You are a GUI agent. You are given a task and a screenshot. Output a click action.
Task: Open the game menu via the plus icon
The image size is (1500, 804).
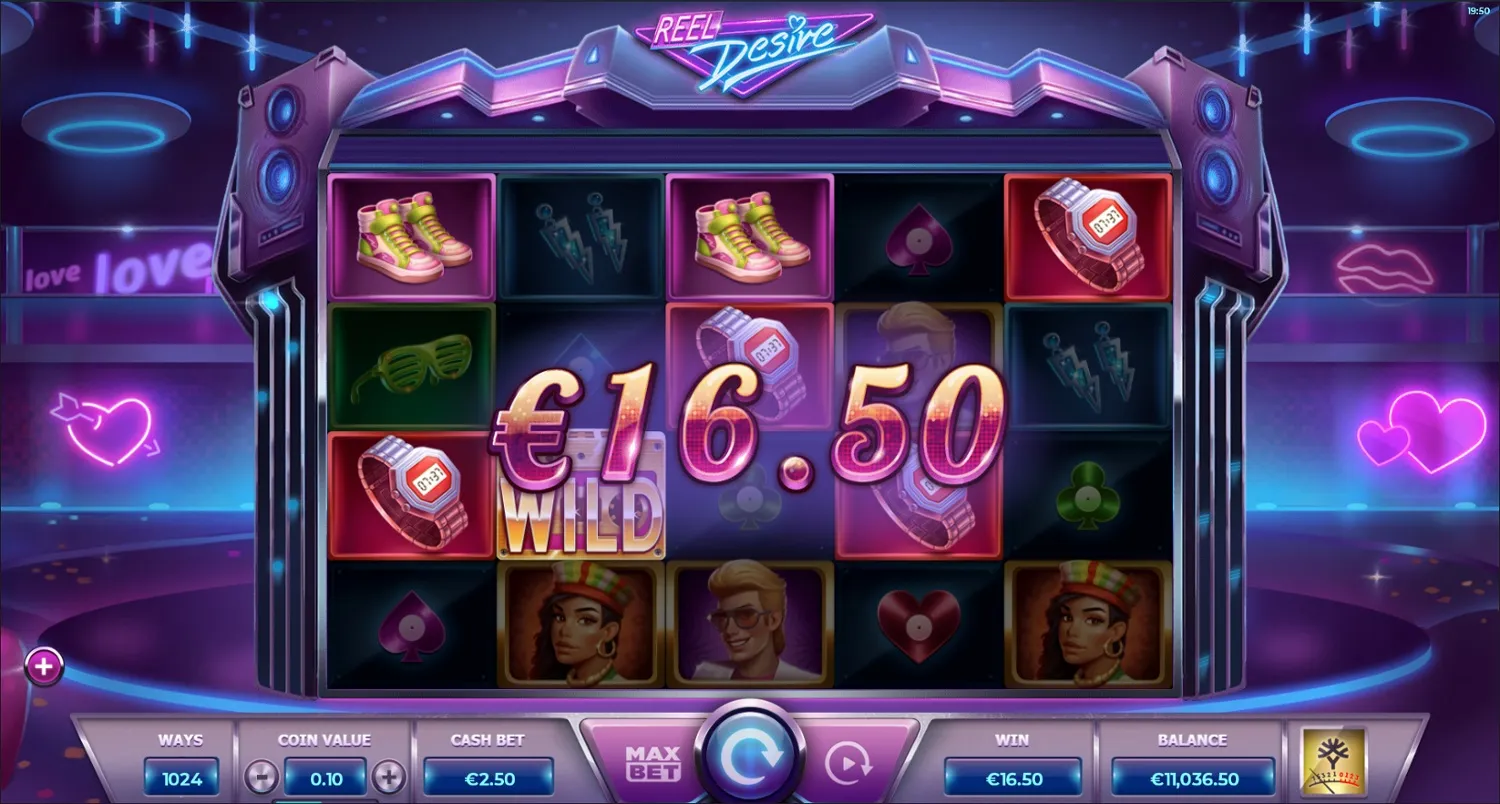point(43,665)
